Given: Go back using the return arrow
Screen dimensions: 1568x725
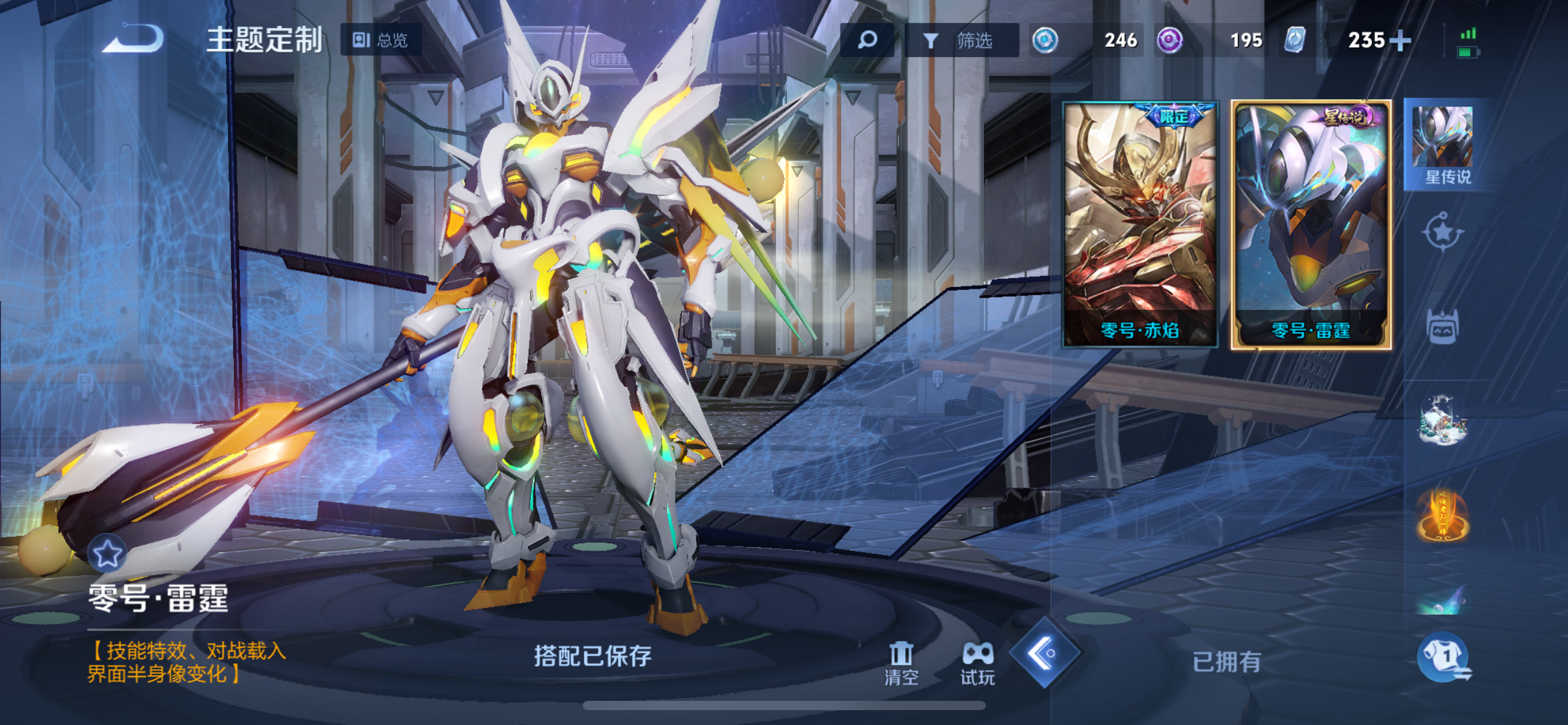Looking at the screenshot, I should pyautogui.click(x=133, y=39).
